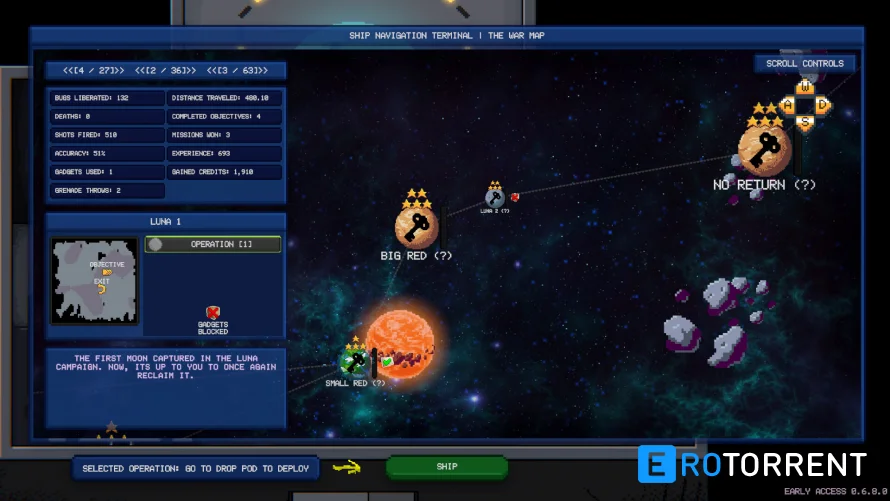Screen dimensions: 890x501
Task: Select the Operation [1] entry
Action: tap(213, 244)
